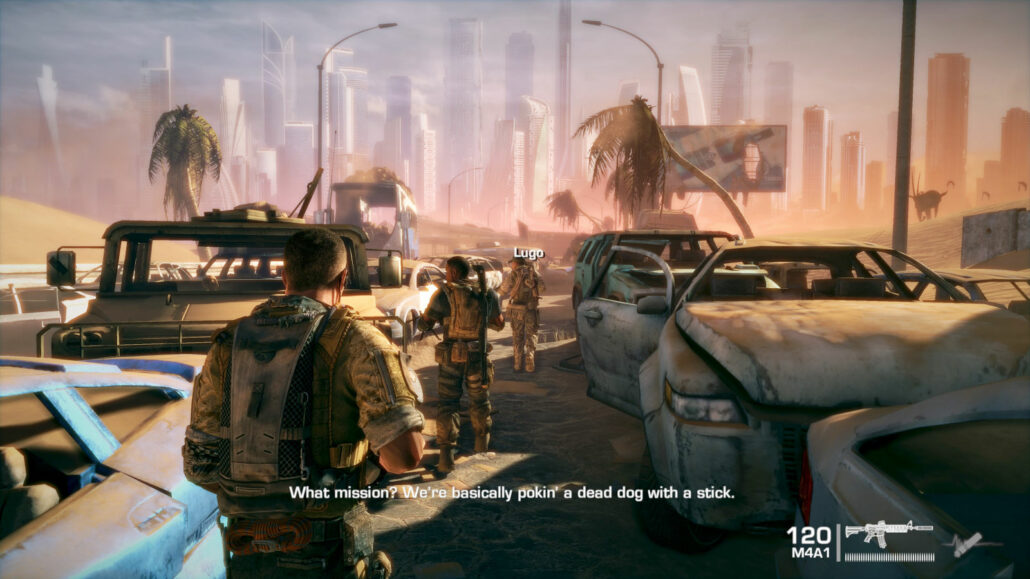Click the grenade icon beside the rifle

pos(963,545)
